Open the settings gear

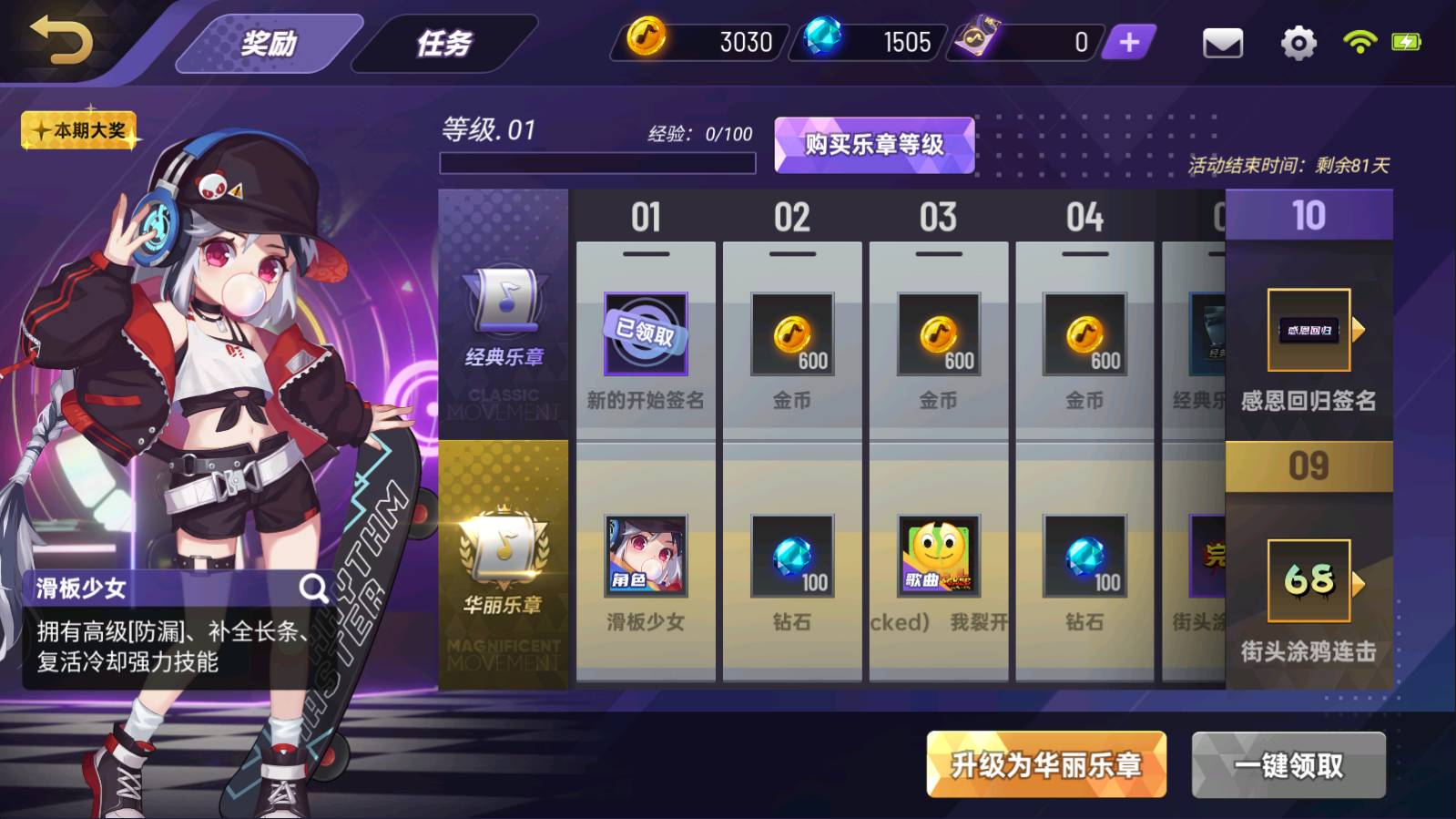1297,42
